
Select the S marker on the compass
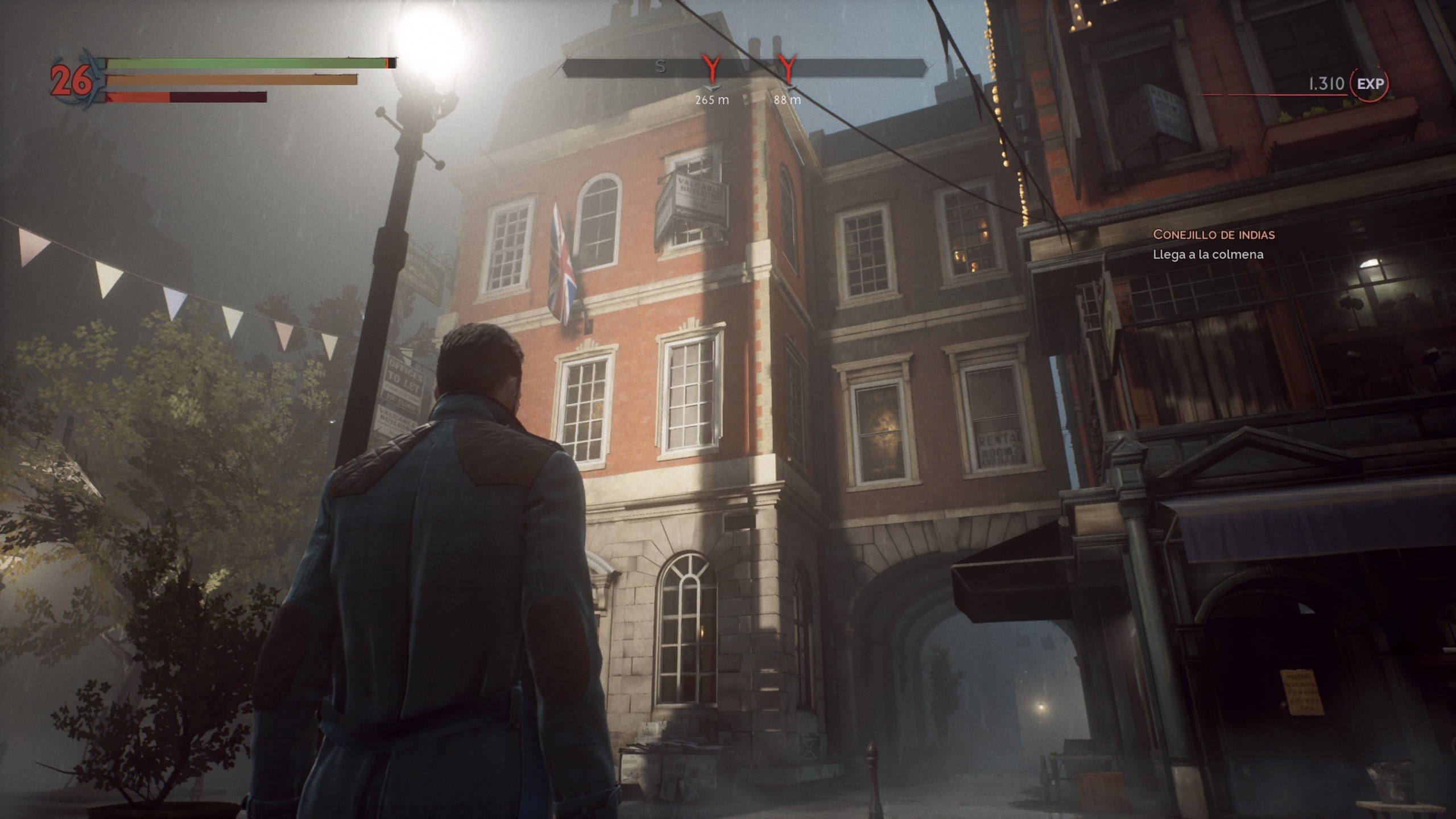tap(661, 66)
